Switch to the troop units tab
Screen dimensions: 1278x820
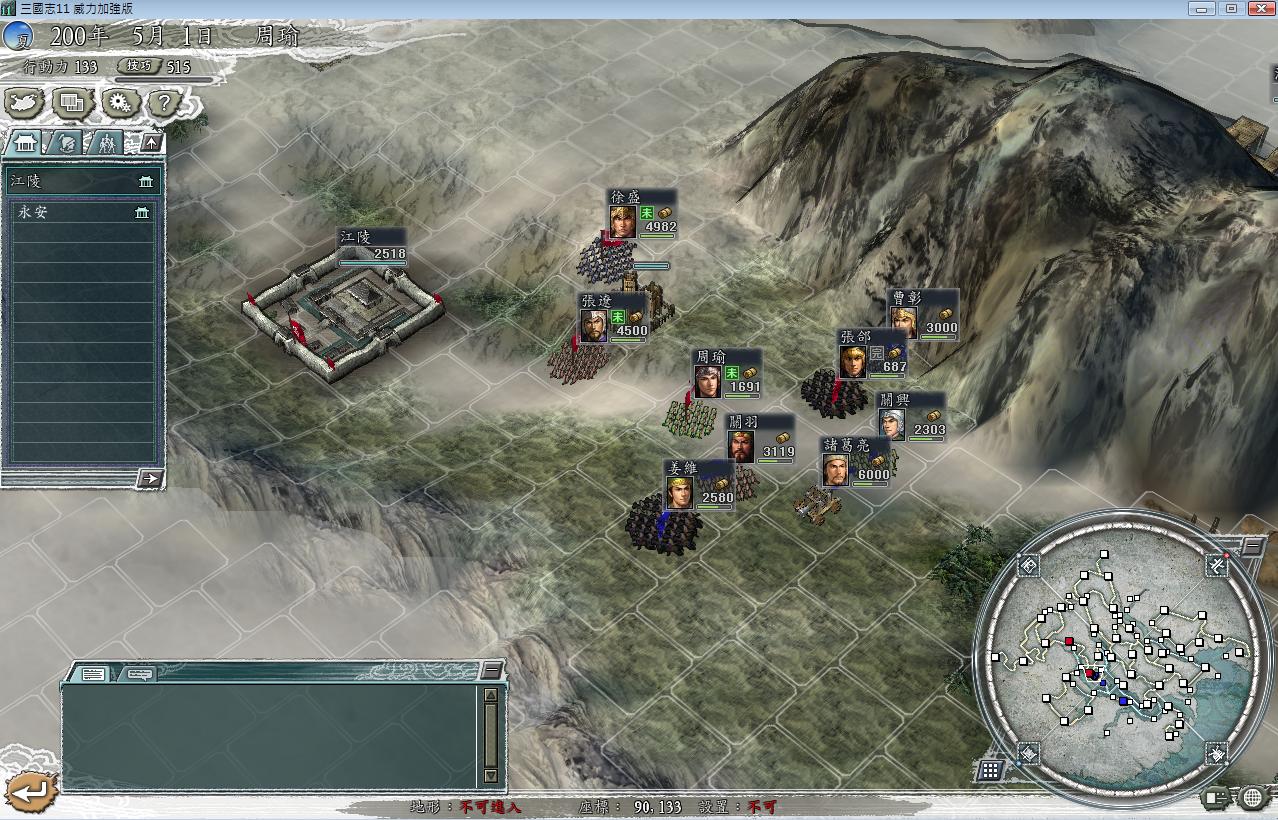point(106,143)
